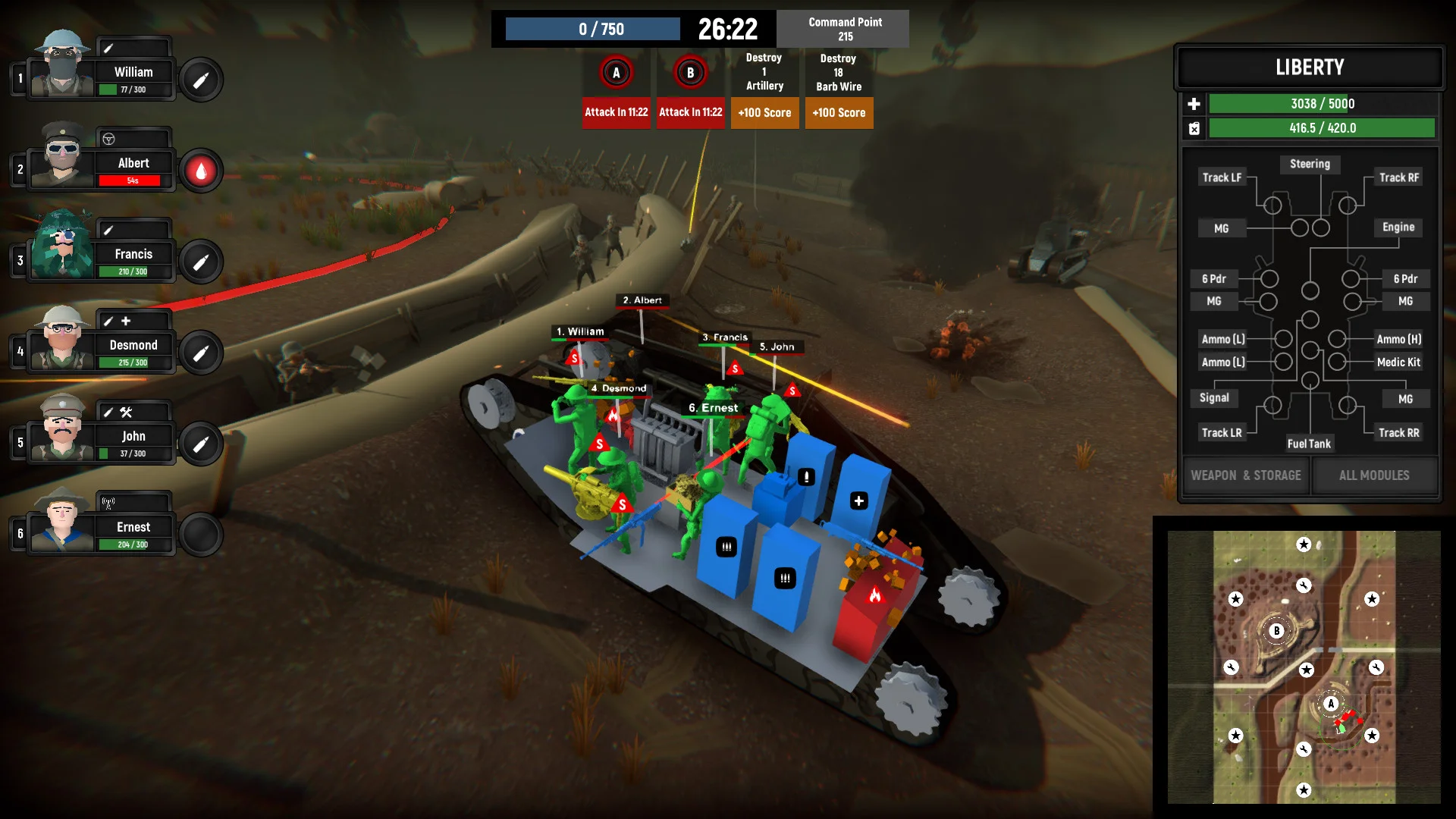Click objective A attack marker
1456x819 pixels.
pos(616,73)
